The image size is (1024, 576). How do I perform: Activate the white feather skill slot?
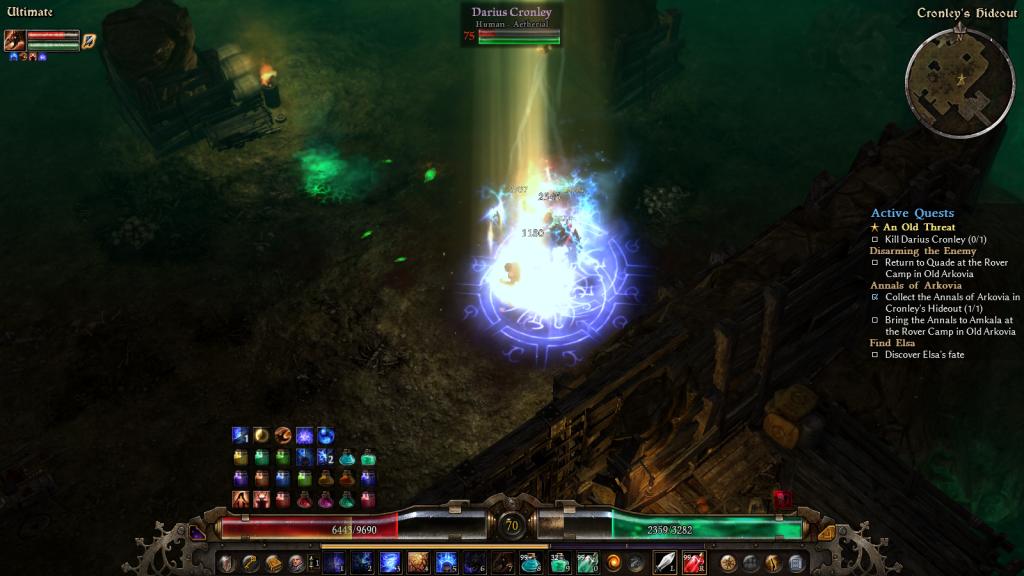click(x=665, y=563)
